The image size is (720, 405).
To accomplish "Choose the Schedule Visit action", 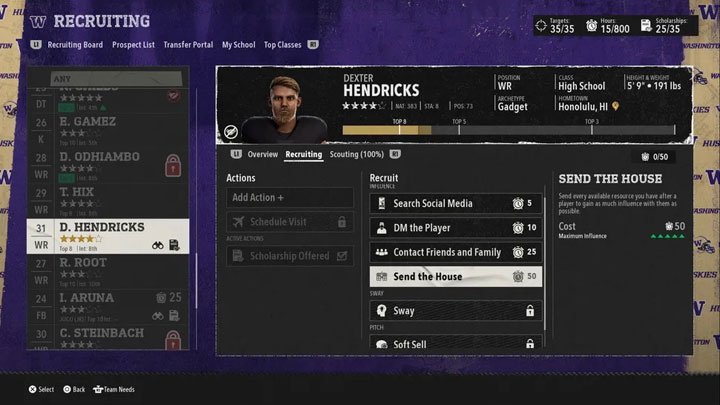I will [290, 222].
